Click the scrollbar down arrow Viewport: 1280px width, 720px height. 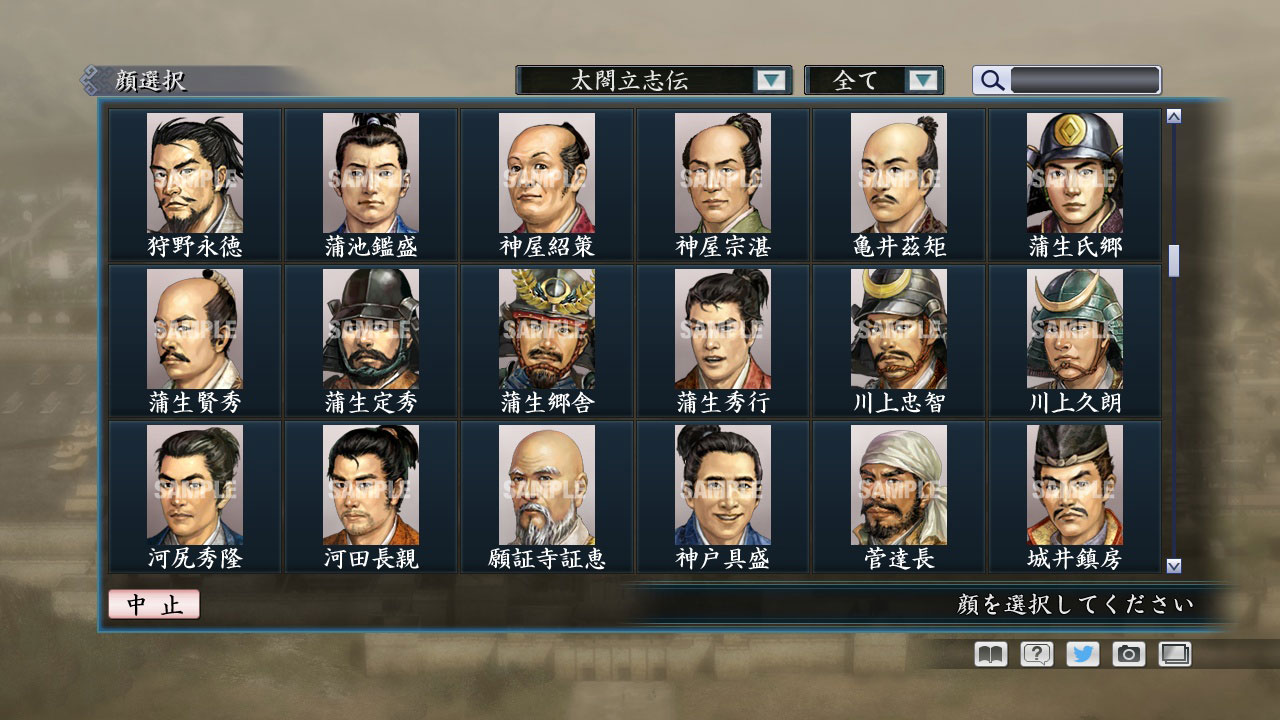point(1170,565)
